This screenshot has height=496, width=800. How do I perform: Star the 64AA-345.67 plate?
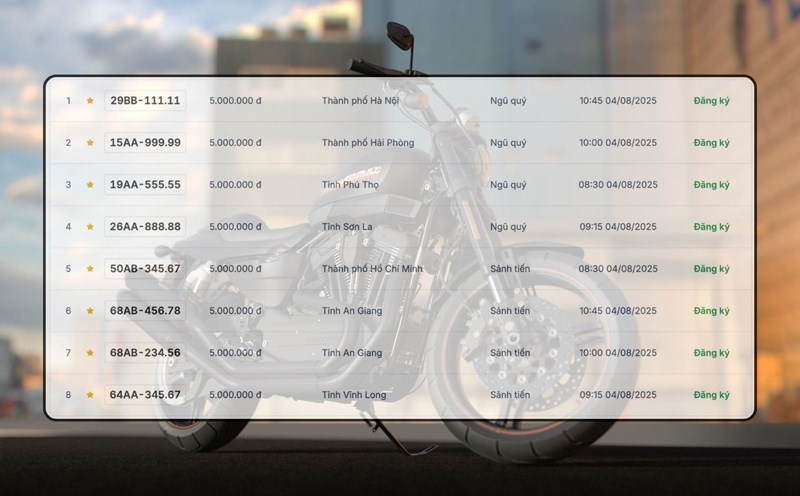point(90,395)
